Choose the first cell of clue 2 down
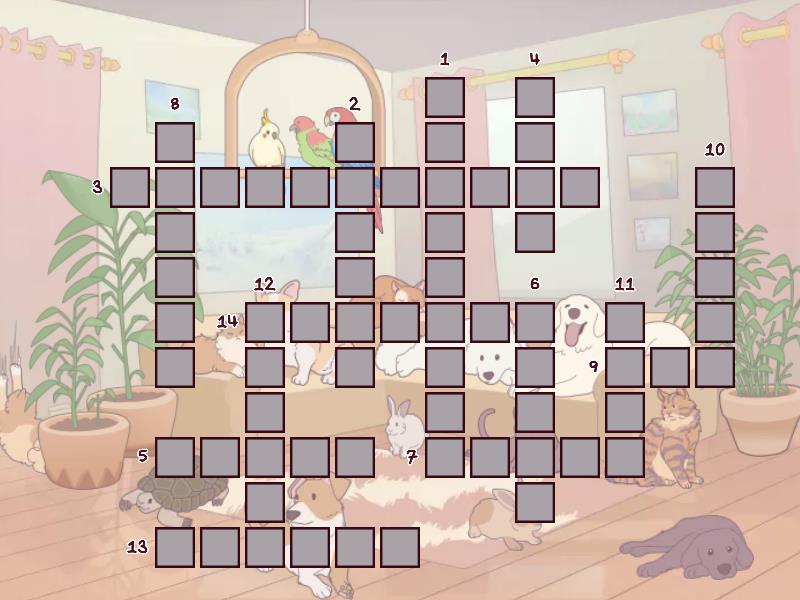This screenshot has height=600, width=800. [x=355, y=142]
